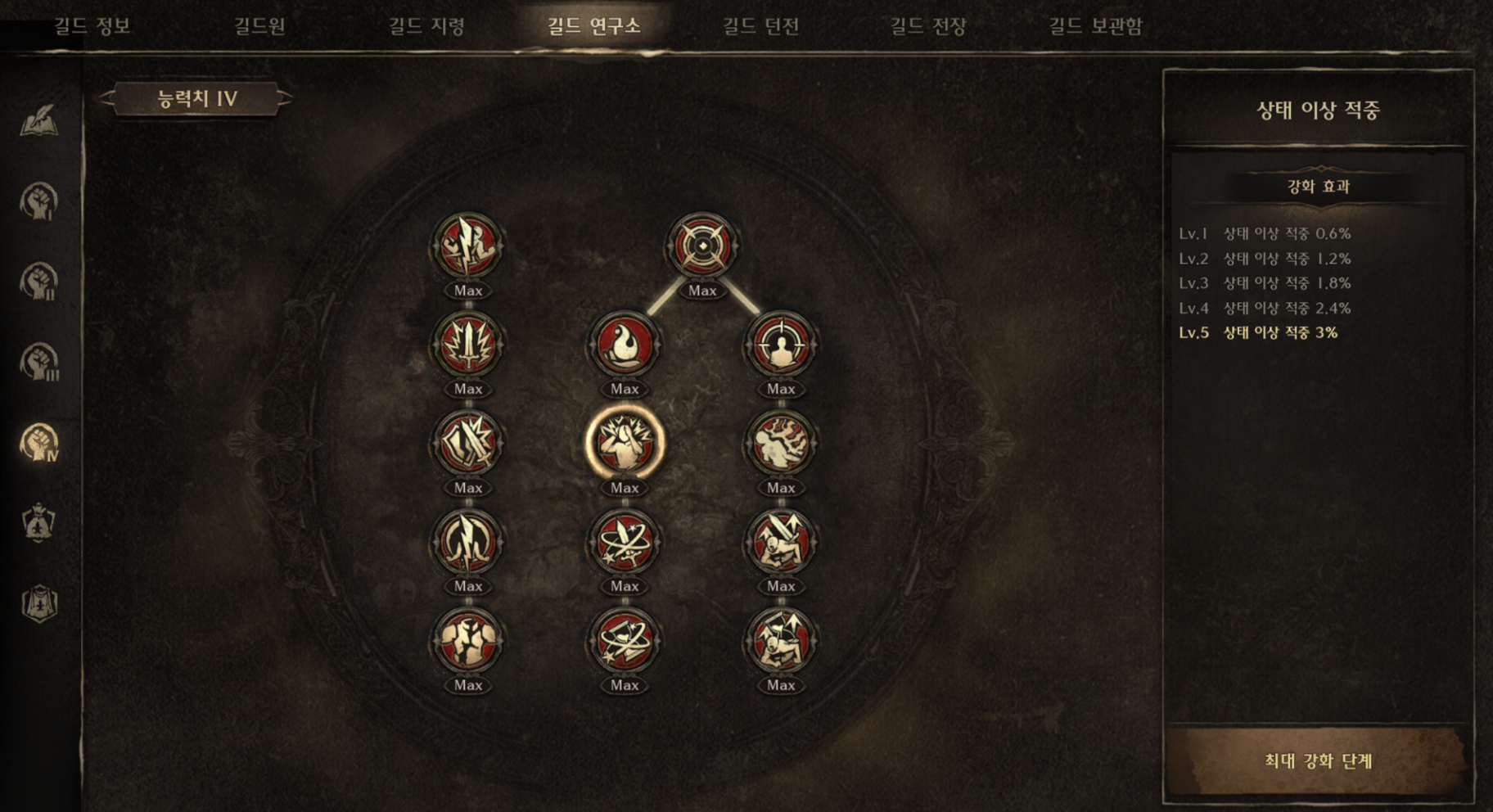Select the muscular torso research node

(x=467, y=640)
